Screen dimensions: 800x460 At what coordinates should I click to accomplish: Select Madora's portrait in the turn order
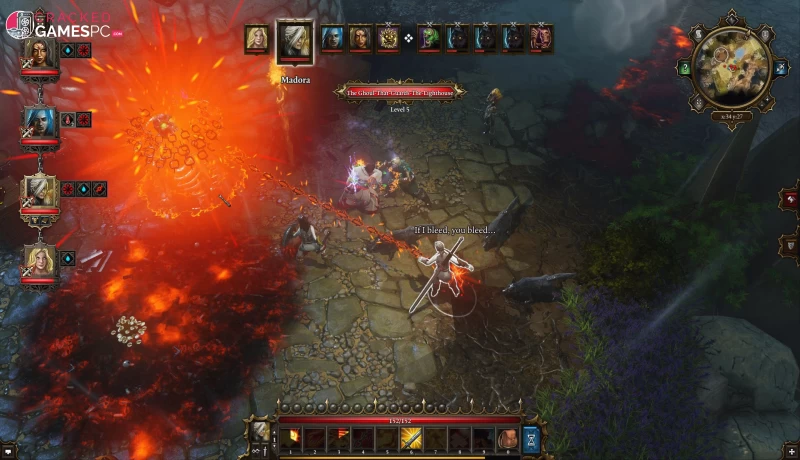294,42
